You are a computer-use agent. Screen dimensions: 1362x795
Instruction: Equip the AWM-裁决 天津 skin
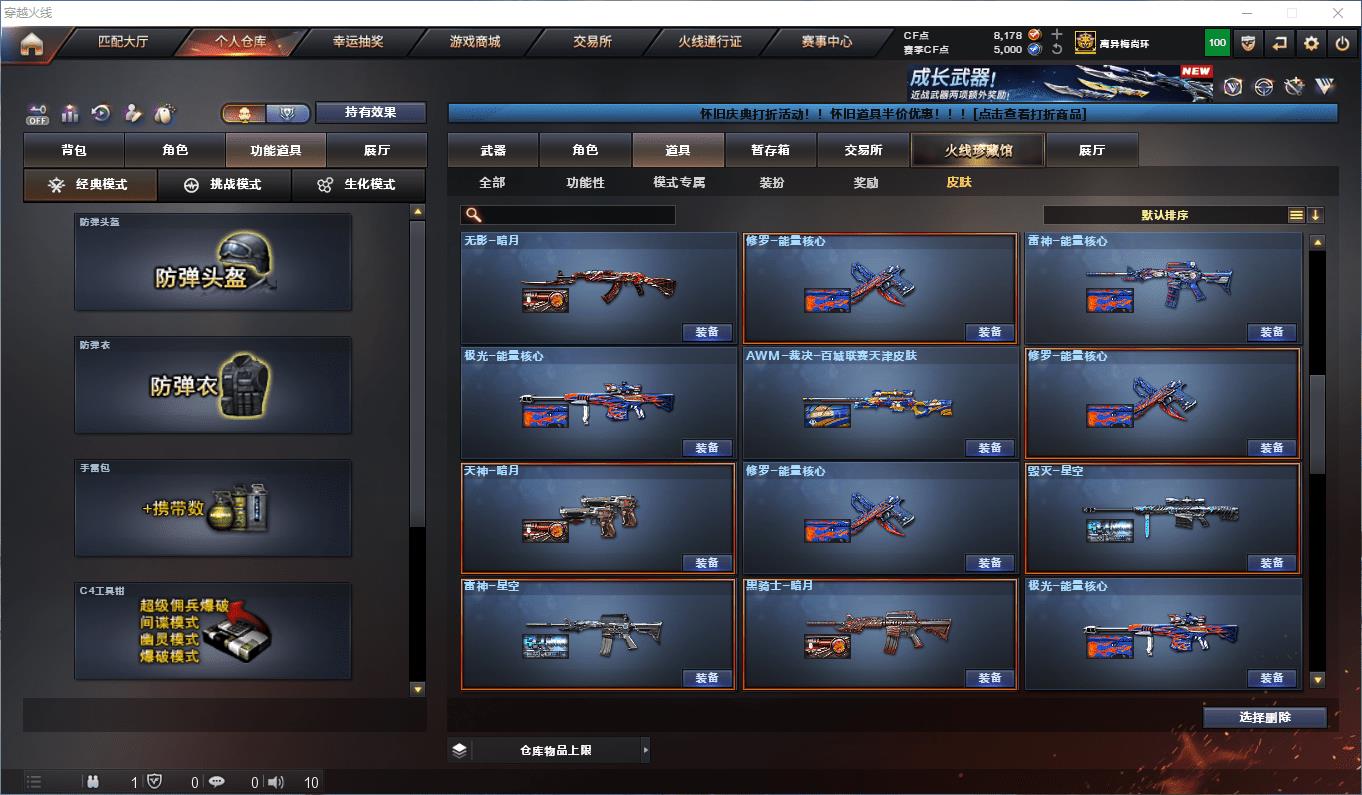[x=989, y=447]
